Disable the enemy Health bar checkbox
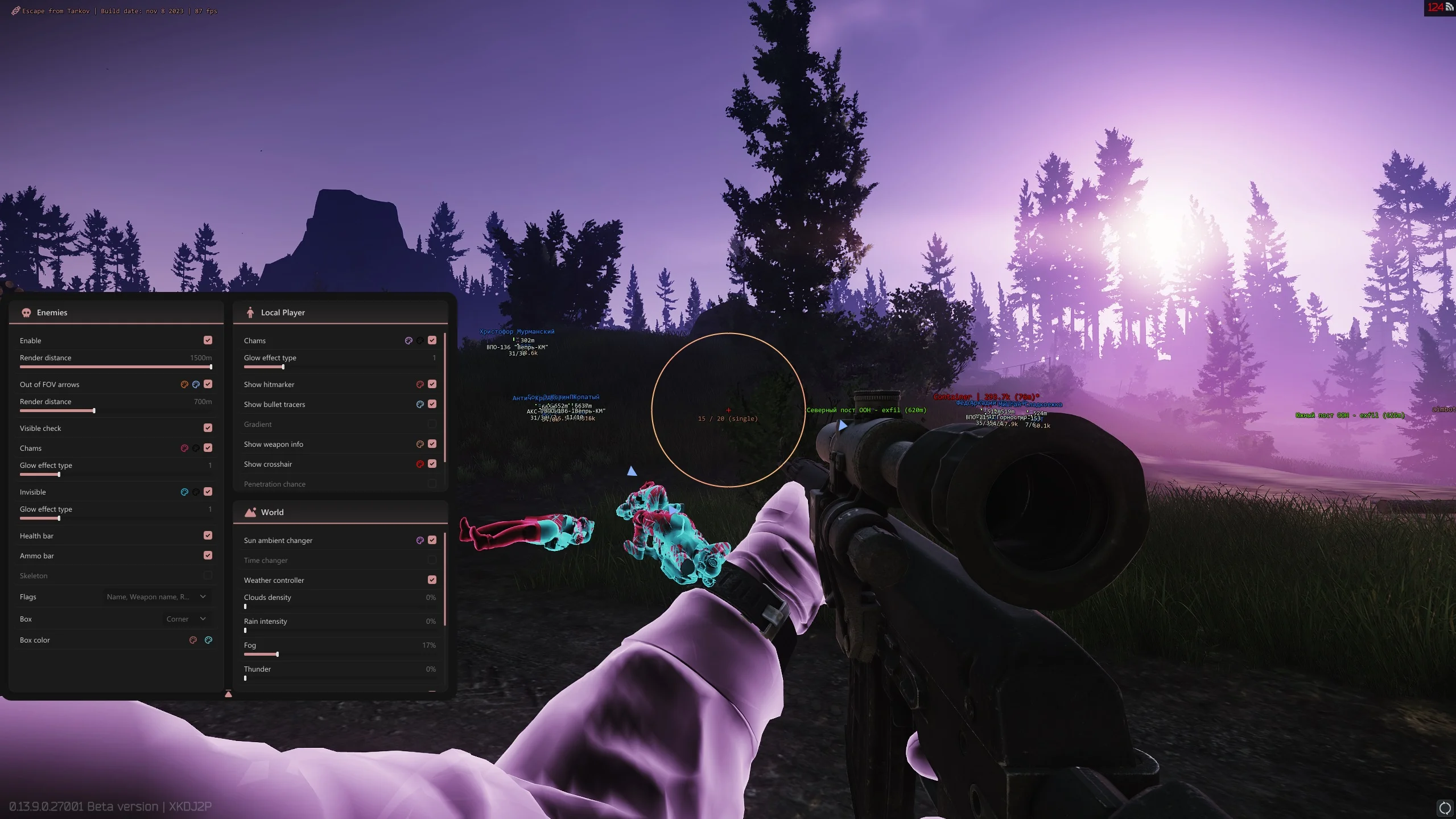This screenshot has width=1456, height=819. tap(208, 536)
